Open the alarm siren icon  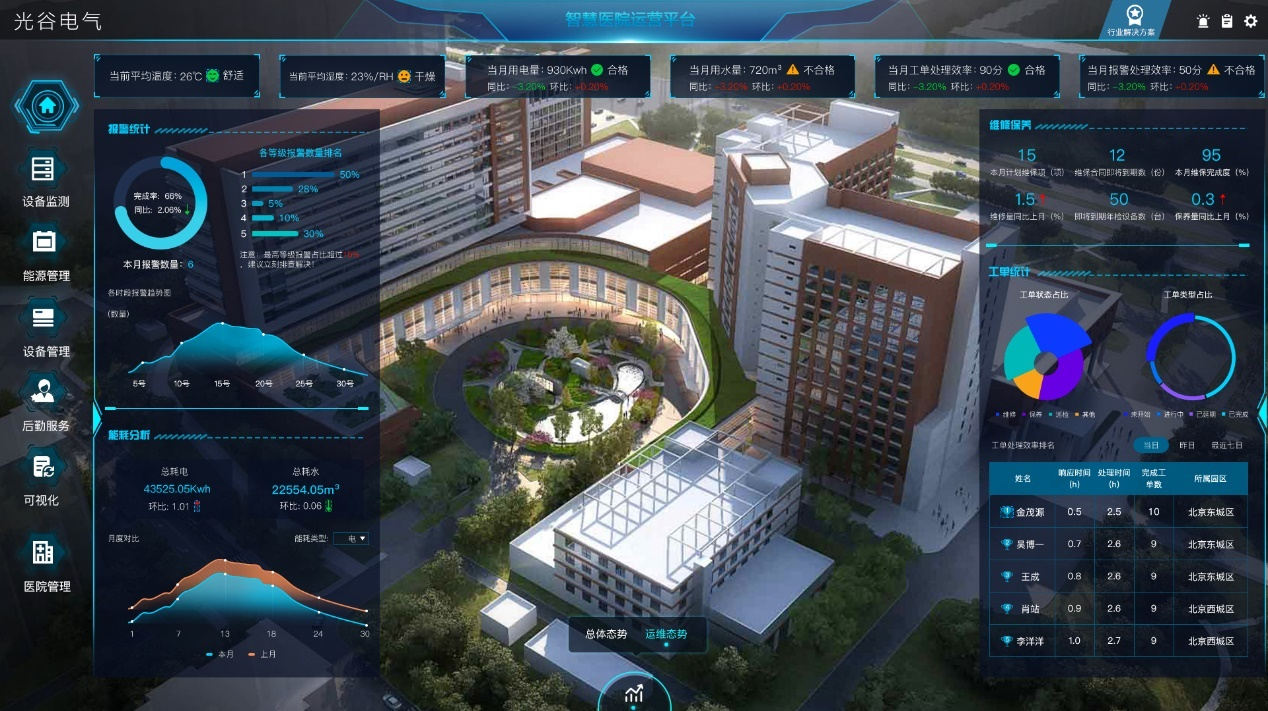tap(1203, 21)
